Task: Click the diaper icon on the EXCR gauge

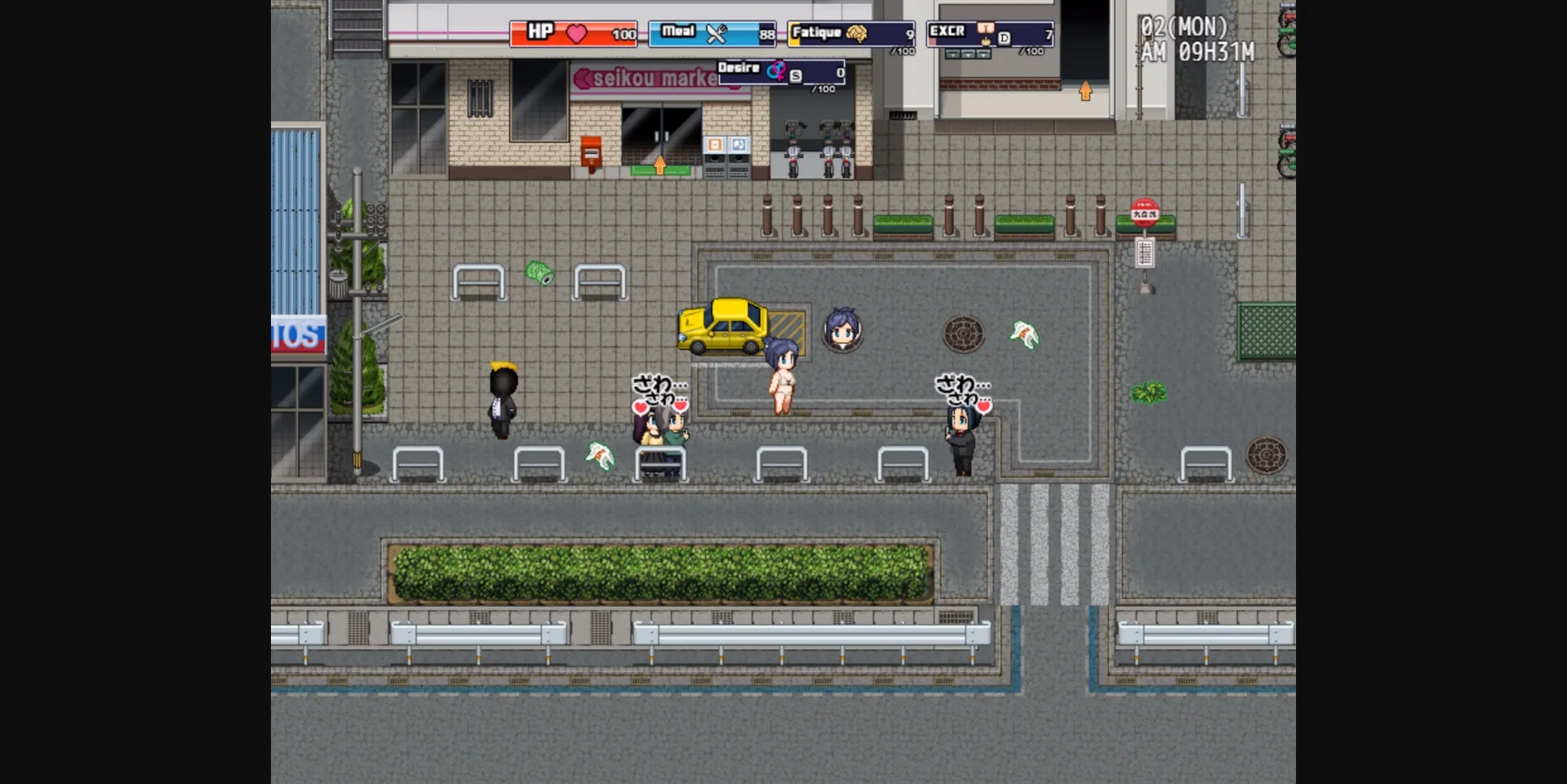Action: coord(986,29)
